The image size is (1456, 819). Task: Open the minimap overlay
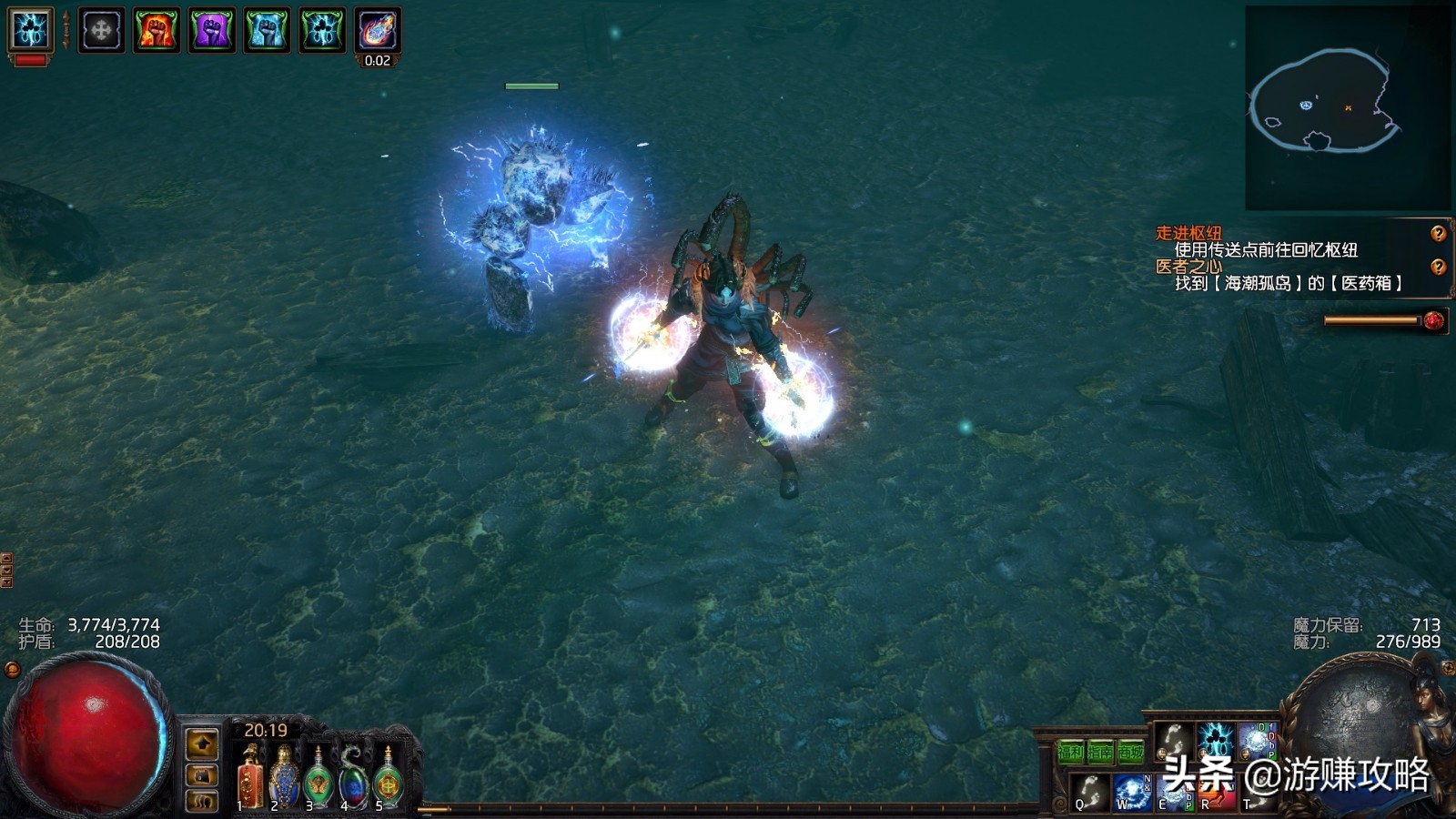click(1347, 107)
